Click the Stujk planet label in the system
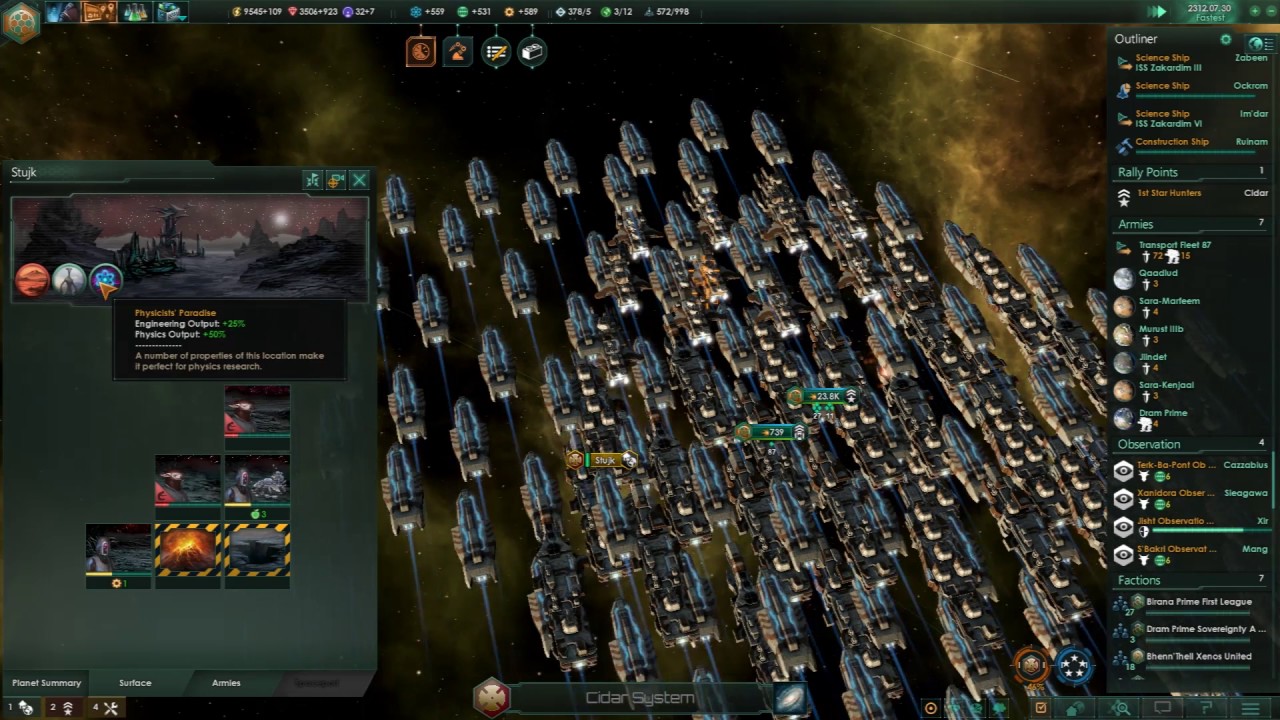 point(603,460)
